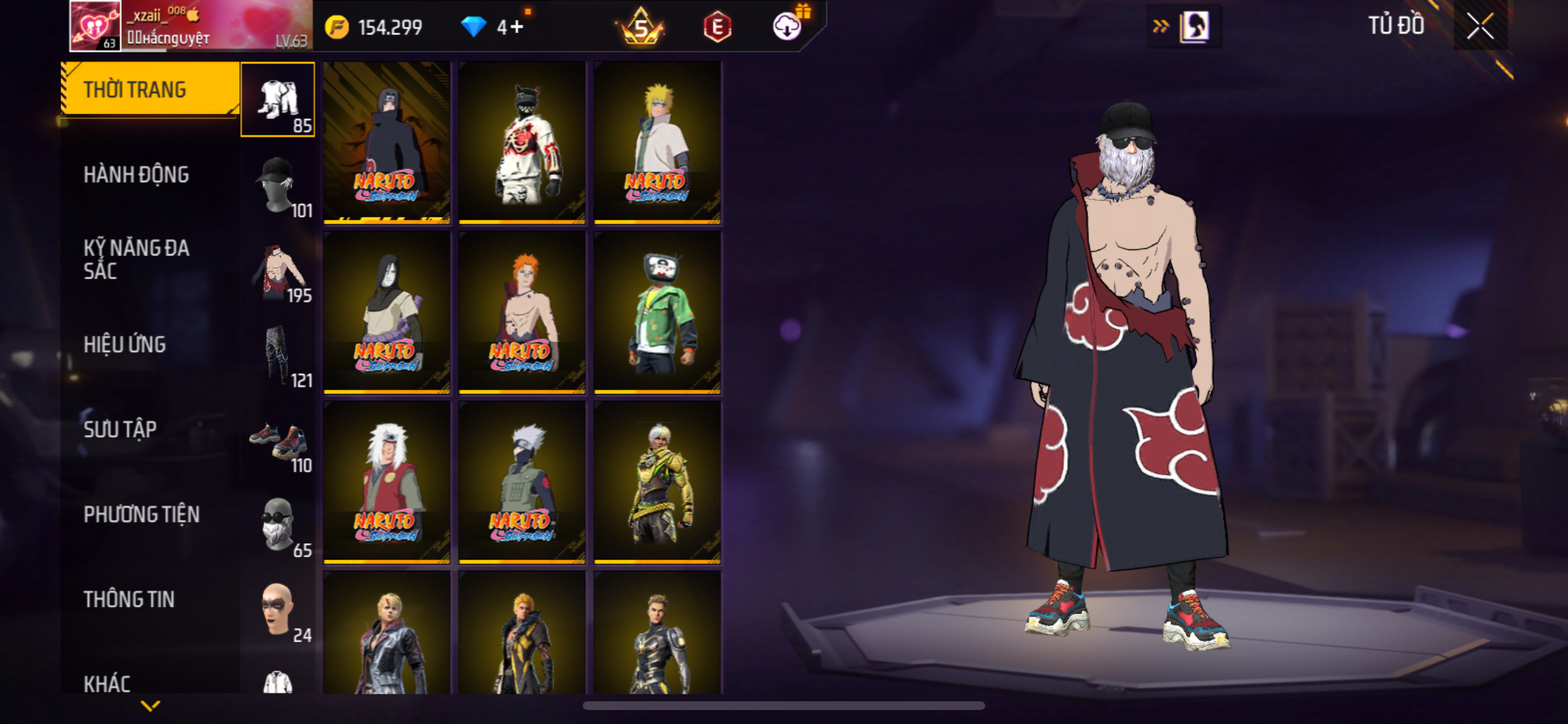Image resolution: width=1568 pixels, height=724 pixels.
Task: Select the green jacket TV-head outfit
Action: click(x=657, y=312)
